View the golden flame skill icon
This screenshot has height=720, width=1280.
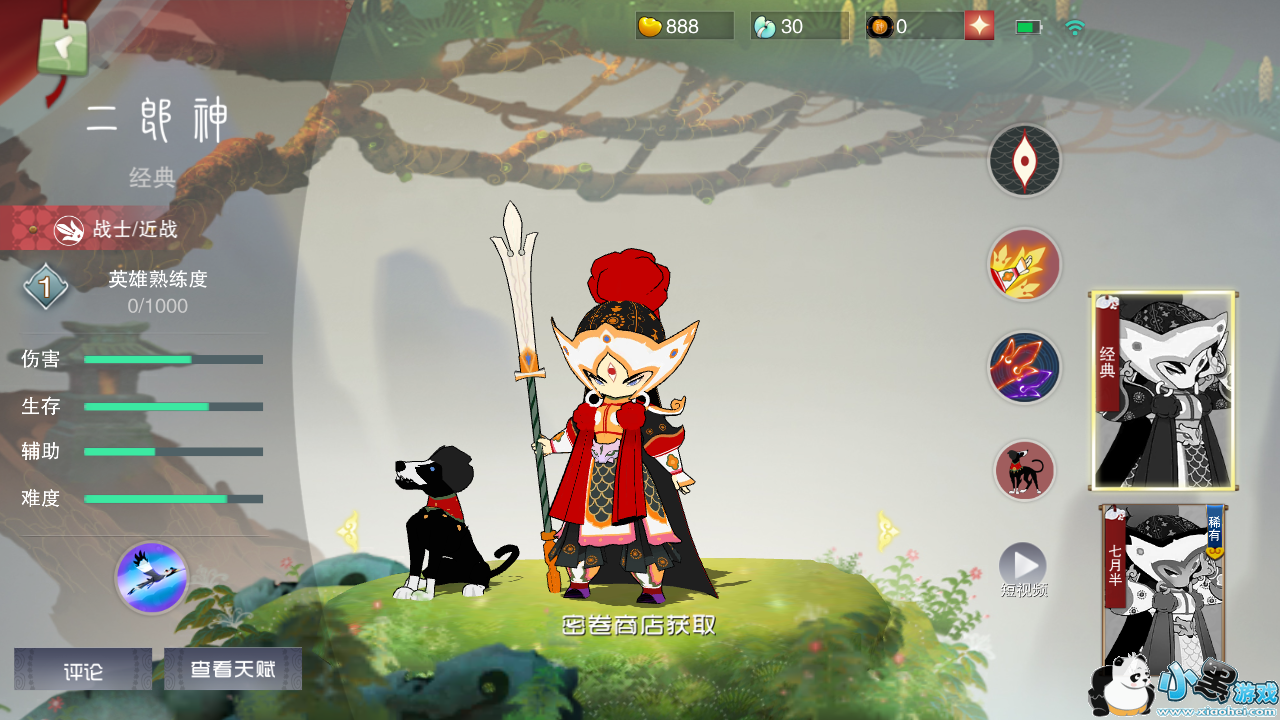click(1024, 265)
